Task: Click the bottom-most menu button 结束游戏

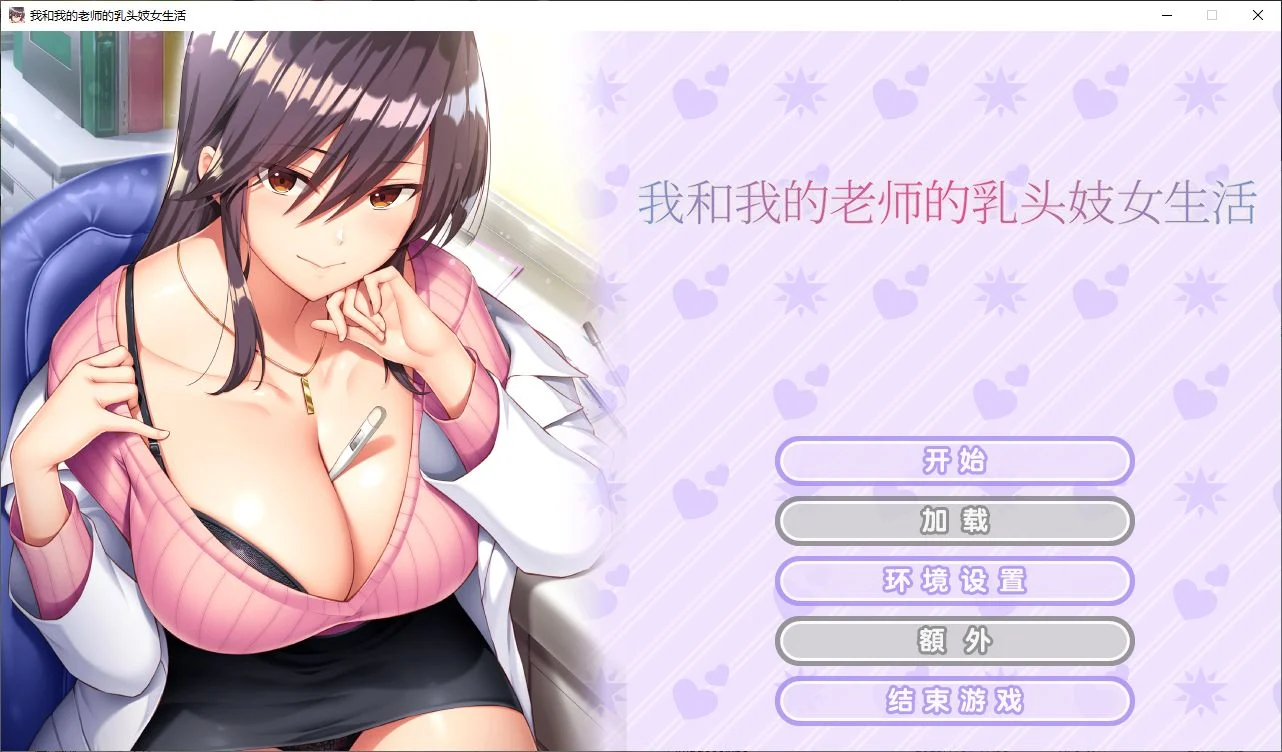Action: click(954, 701)
